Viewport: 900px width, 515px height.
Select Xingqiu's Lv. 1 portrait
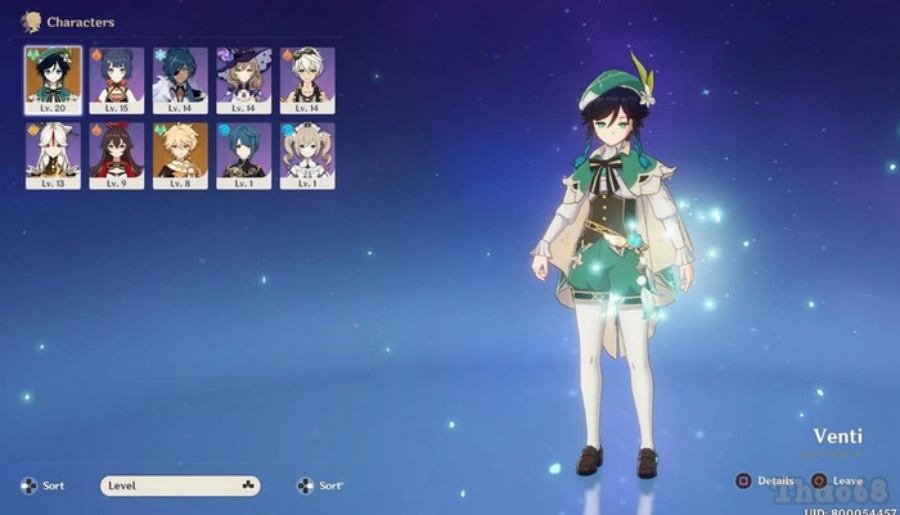point(244,155)
